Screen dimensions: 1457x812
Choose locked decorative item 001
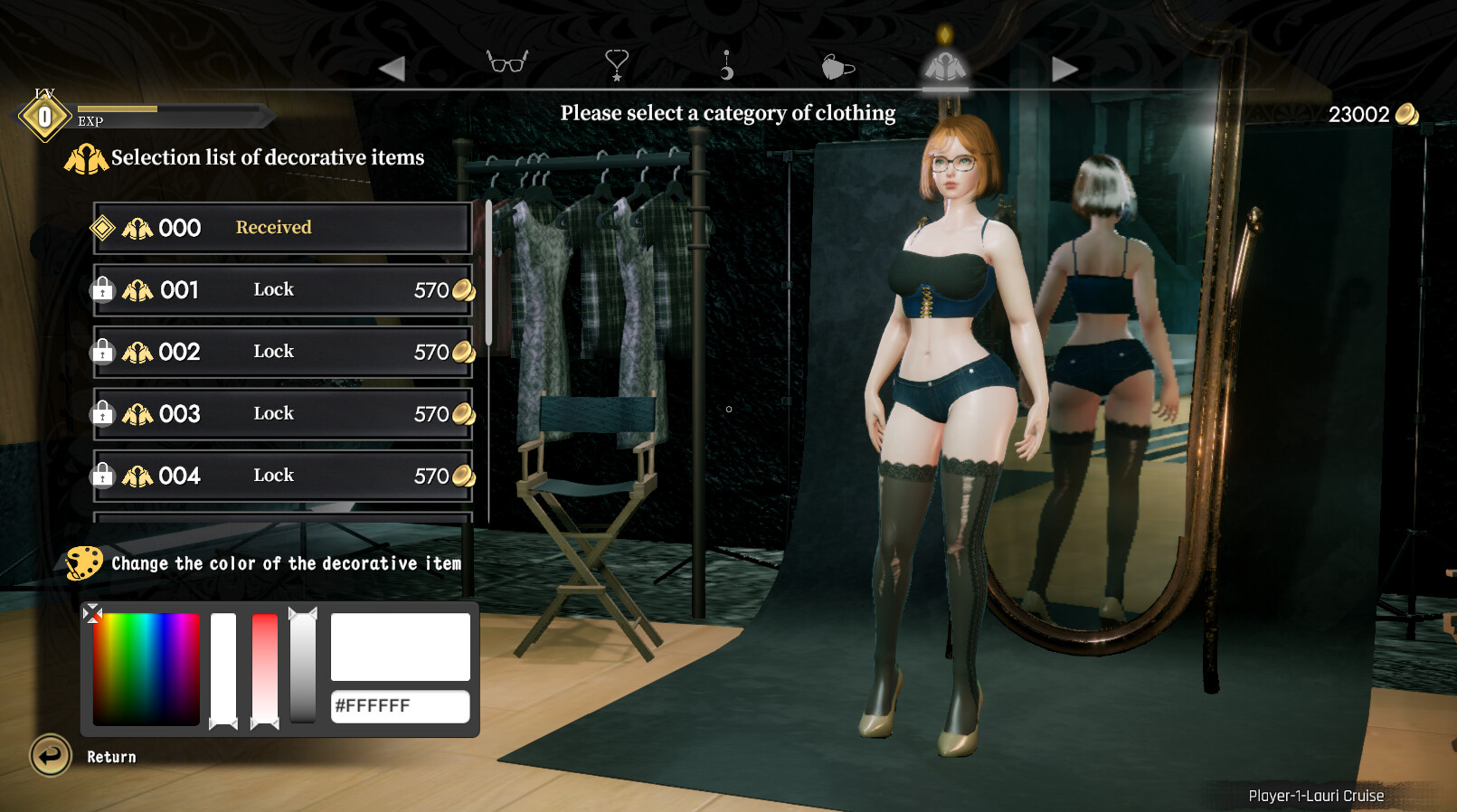coord(282,290)
